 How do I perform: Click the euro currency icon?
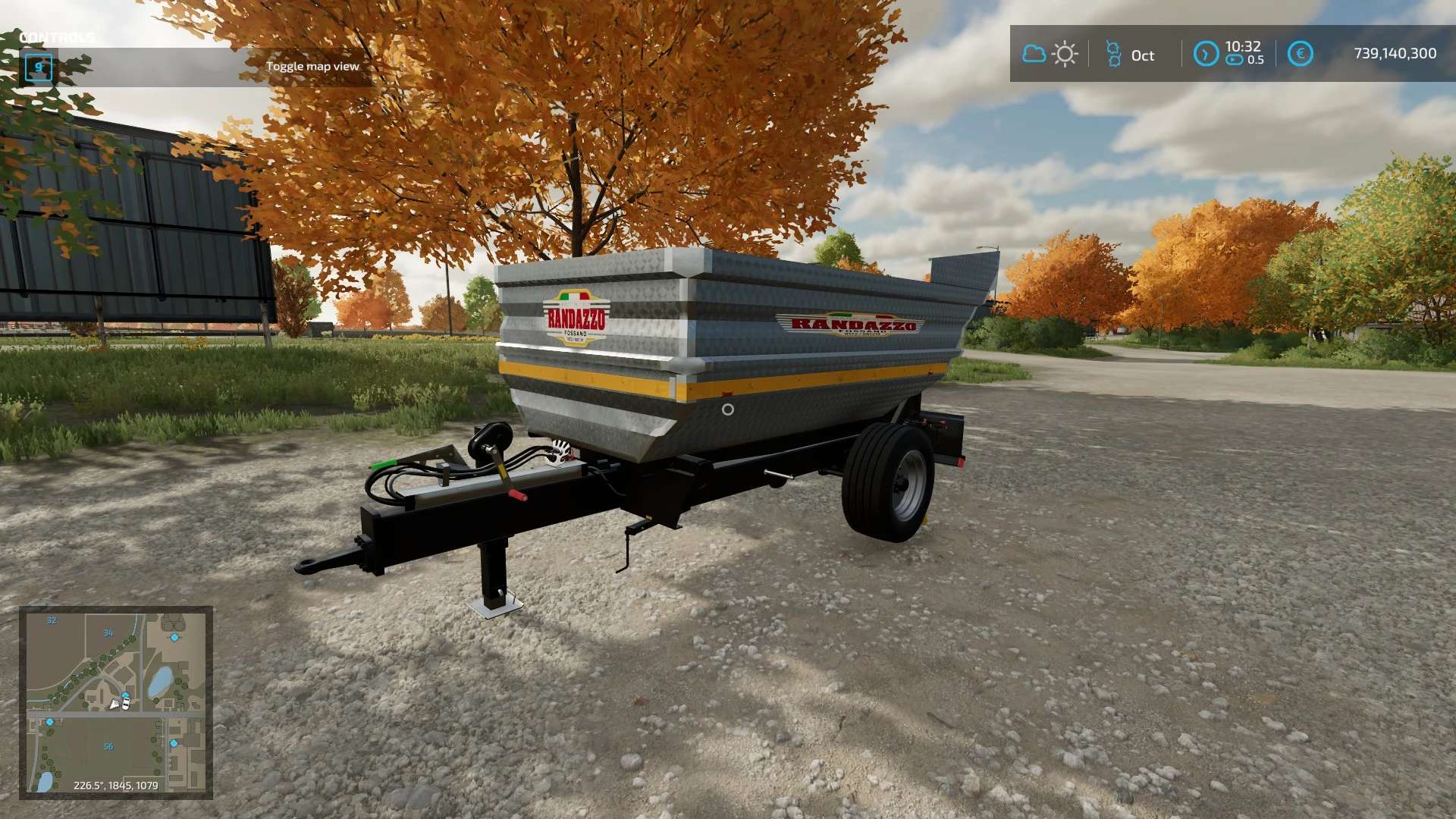(1300, 54)
